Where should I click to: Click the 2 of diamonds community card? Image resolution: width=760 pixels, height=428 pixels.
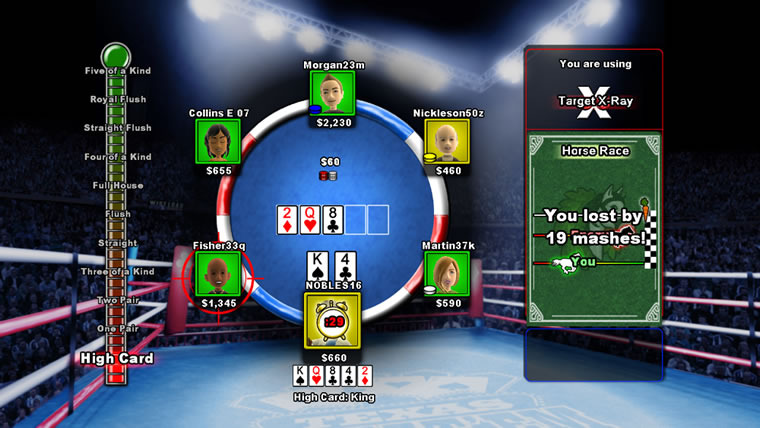click(288, 220)
